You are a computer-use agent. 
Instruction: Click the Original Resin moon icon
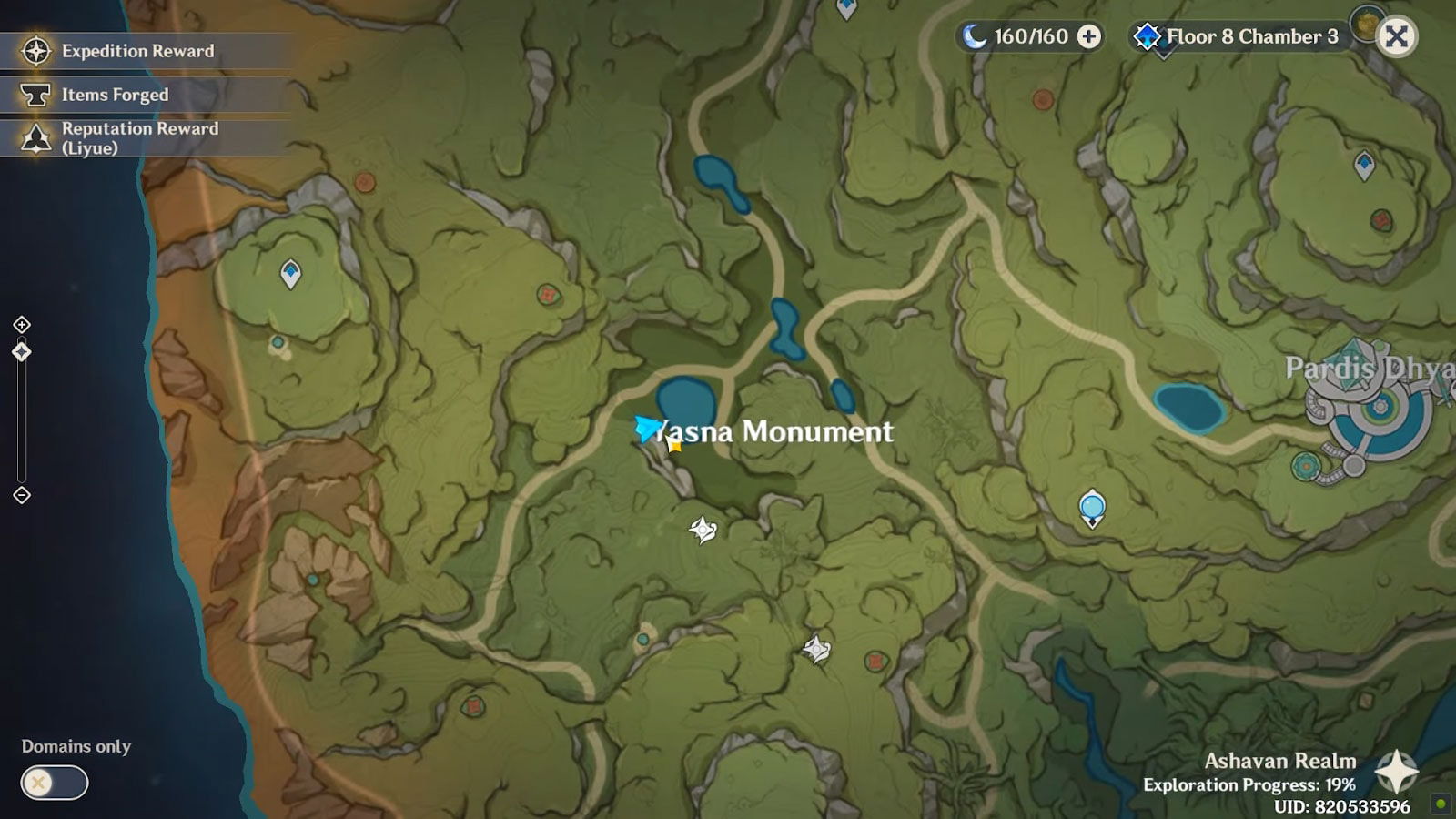pos(973,36)
